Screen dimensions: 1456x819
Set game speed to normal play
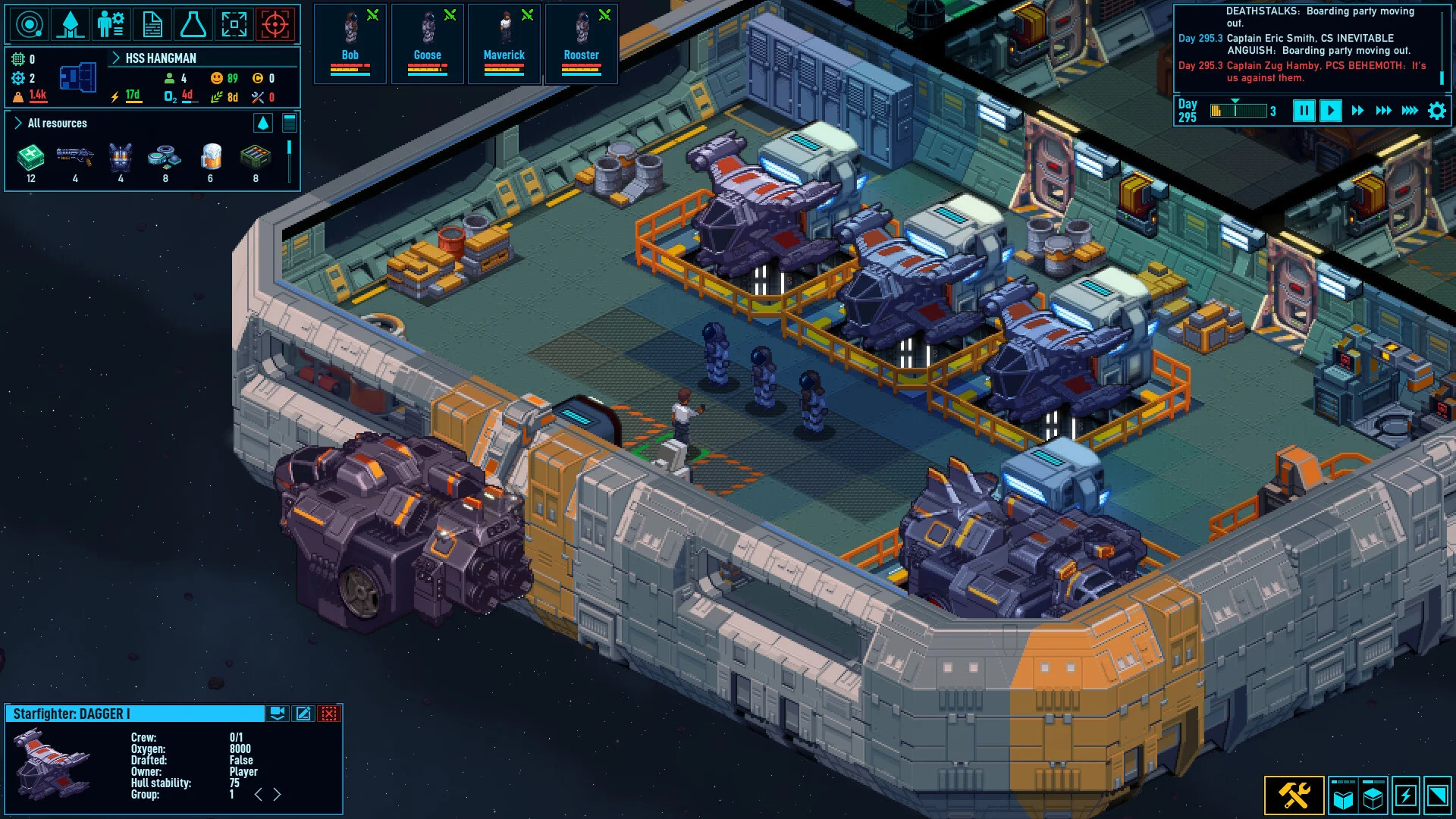pyautogui.click(x=1331, y=111)
